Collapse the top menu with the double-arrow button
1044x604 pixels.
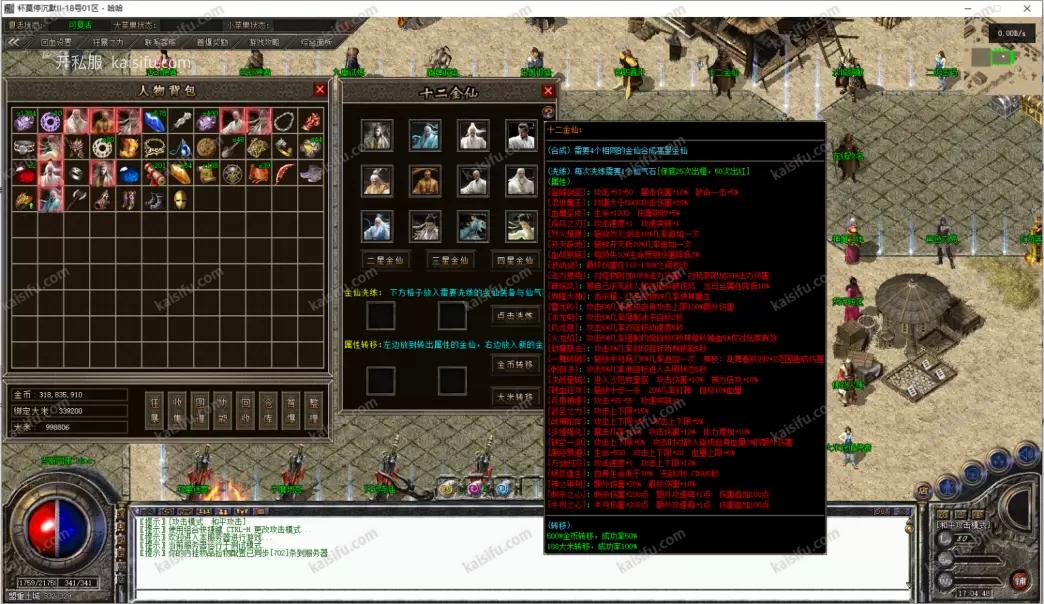point(15,42)
